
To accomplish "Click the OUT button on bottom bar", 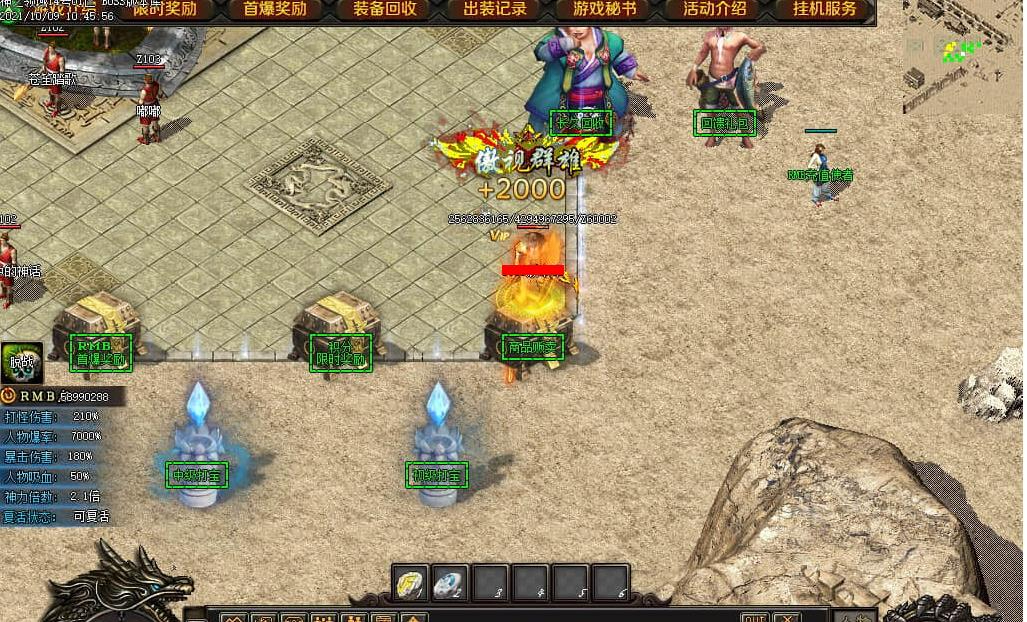I will pos(754,616).
